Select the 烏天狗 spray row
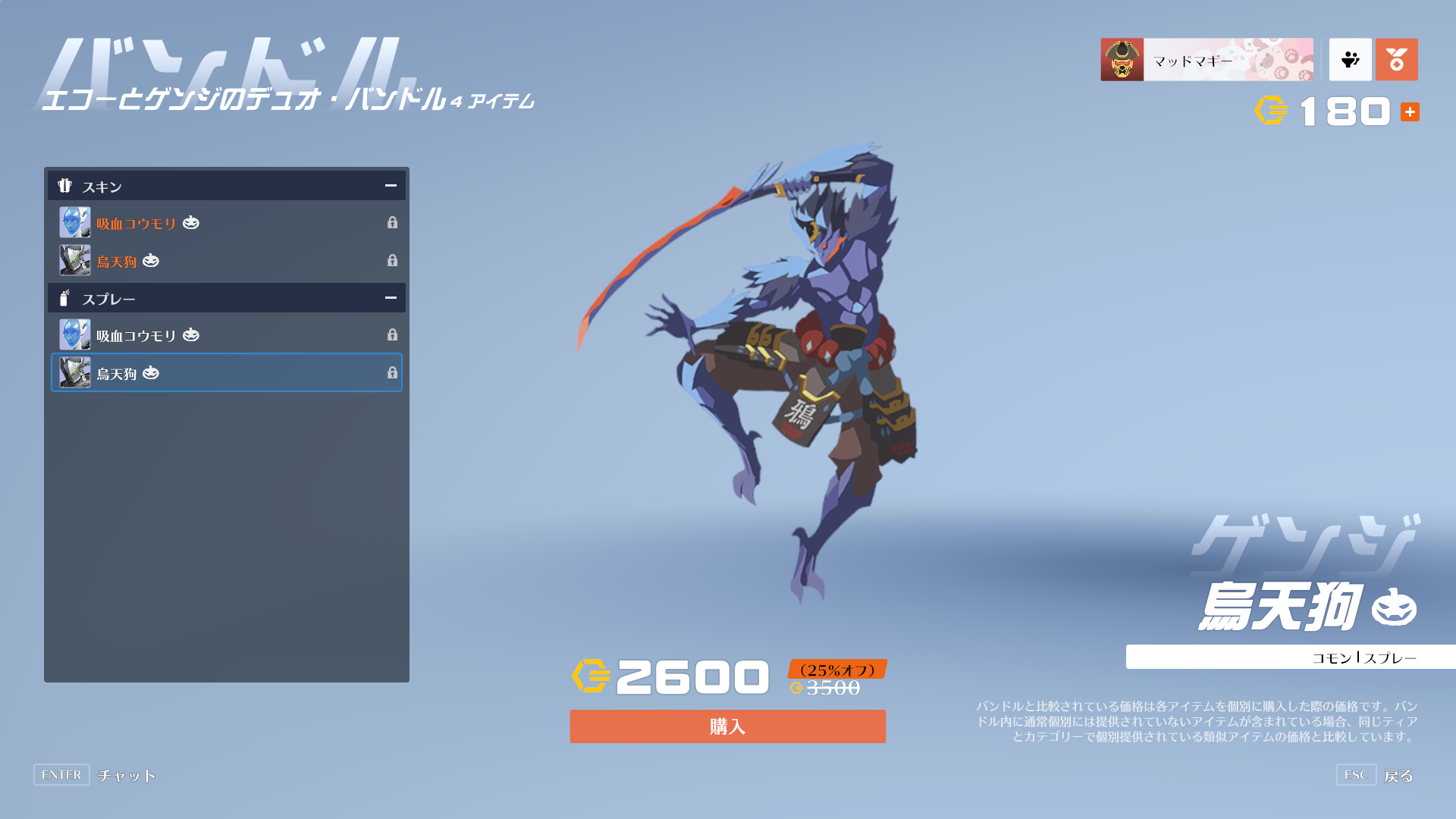 (x=226, y=372)
